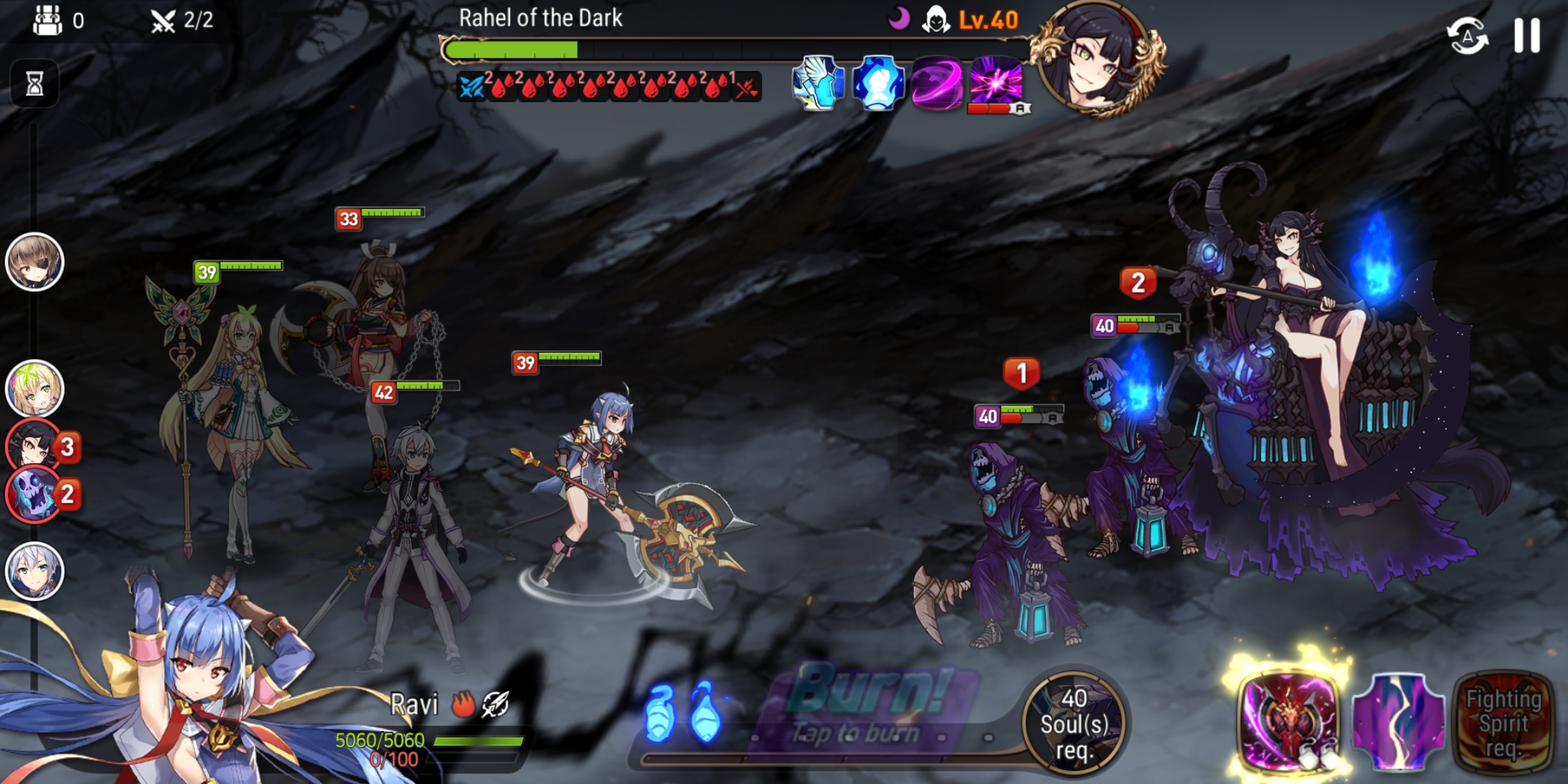Inspect the purple vortex skill icon
1568x784 pixels.
(936, 83)
